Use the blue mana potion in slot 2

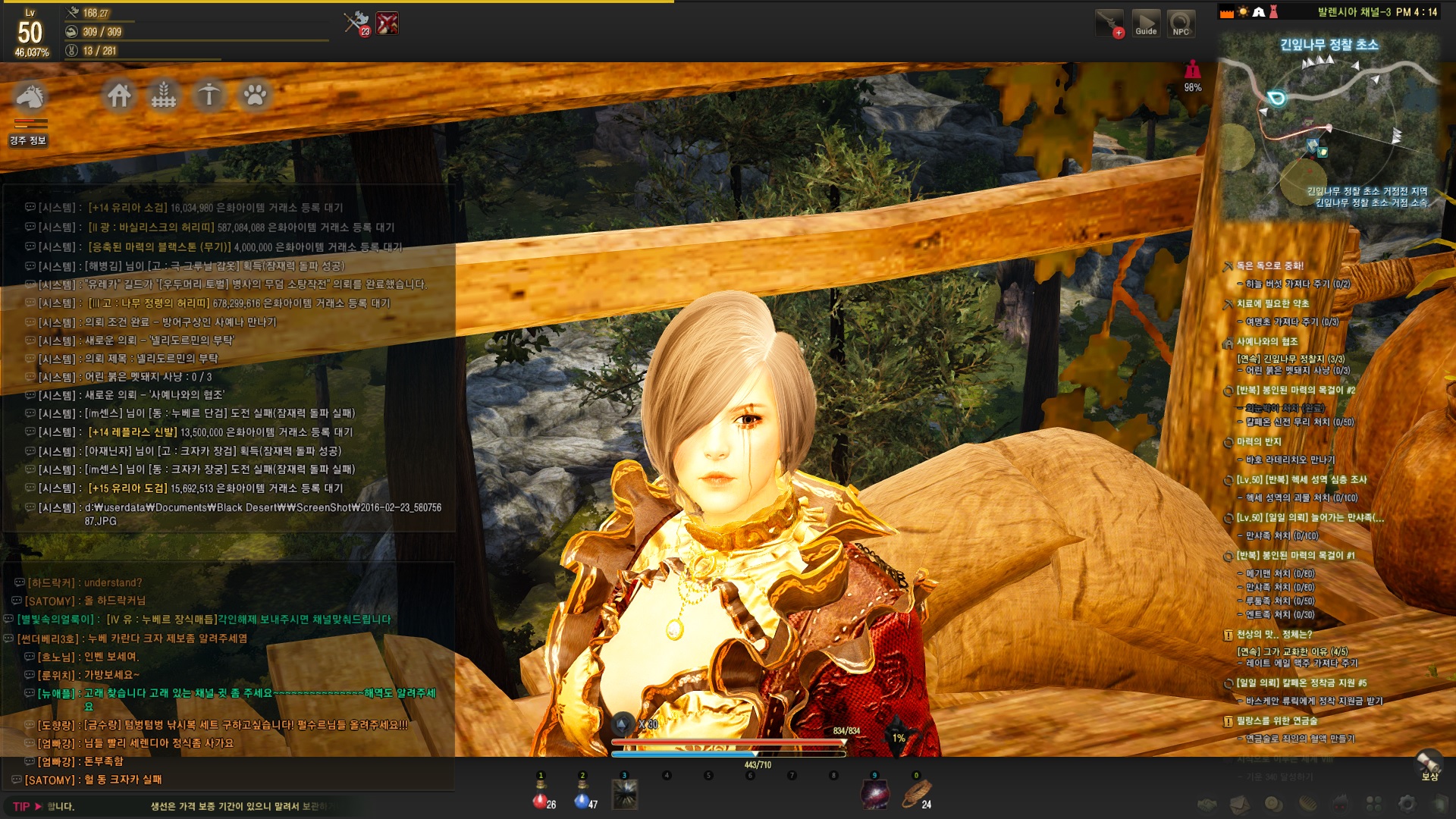pyautogui.click(x=582, y=799)
